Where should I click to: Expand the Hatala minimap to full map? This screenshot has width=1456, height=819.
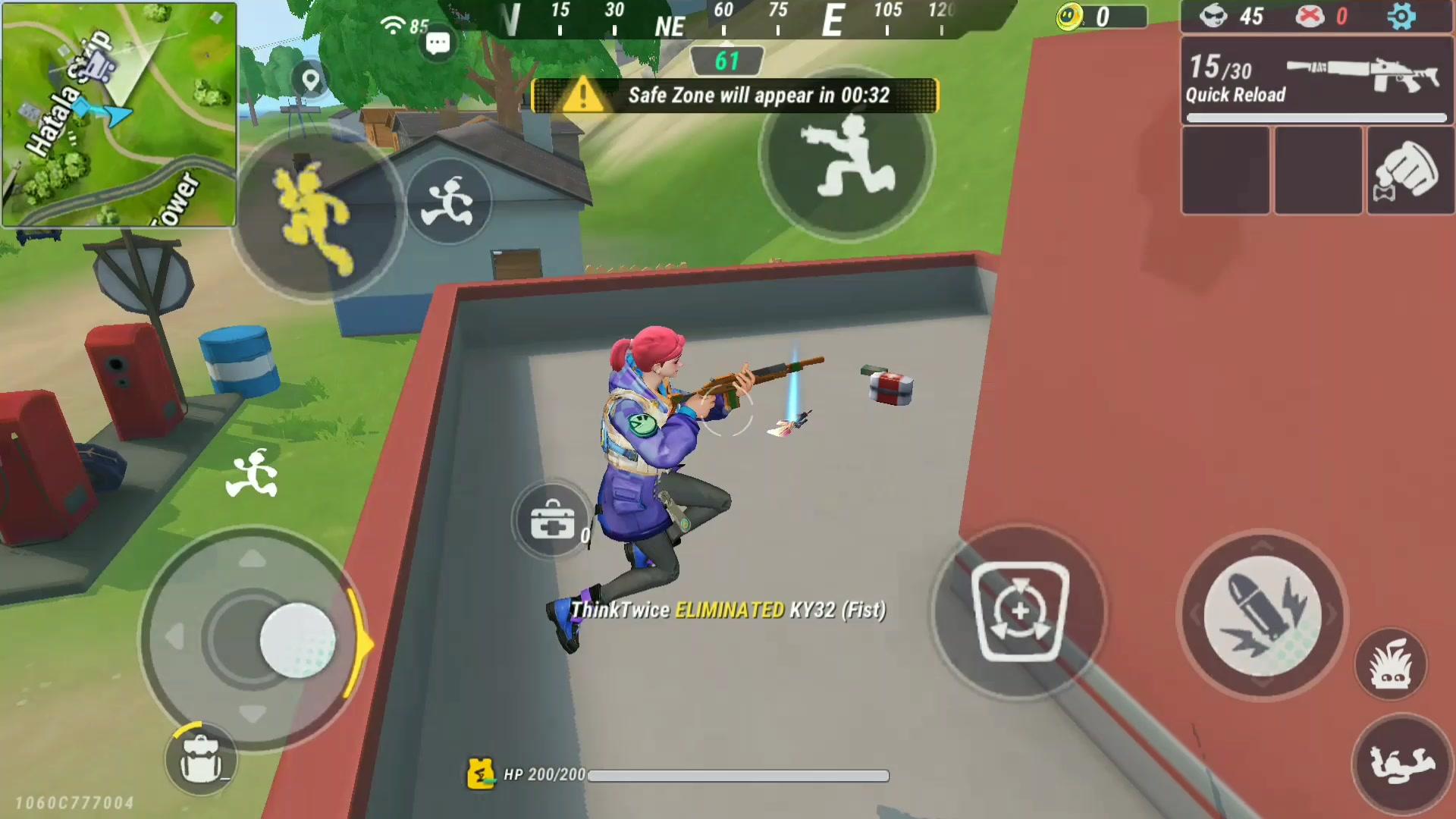point(119,114)
